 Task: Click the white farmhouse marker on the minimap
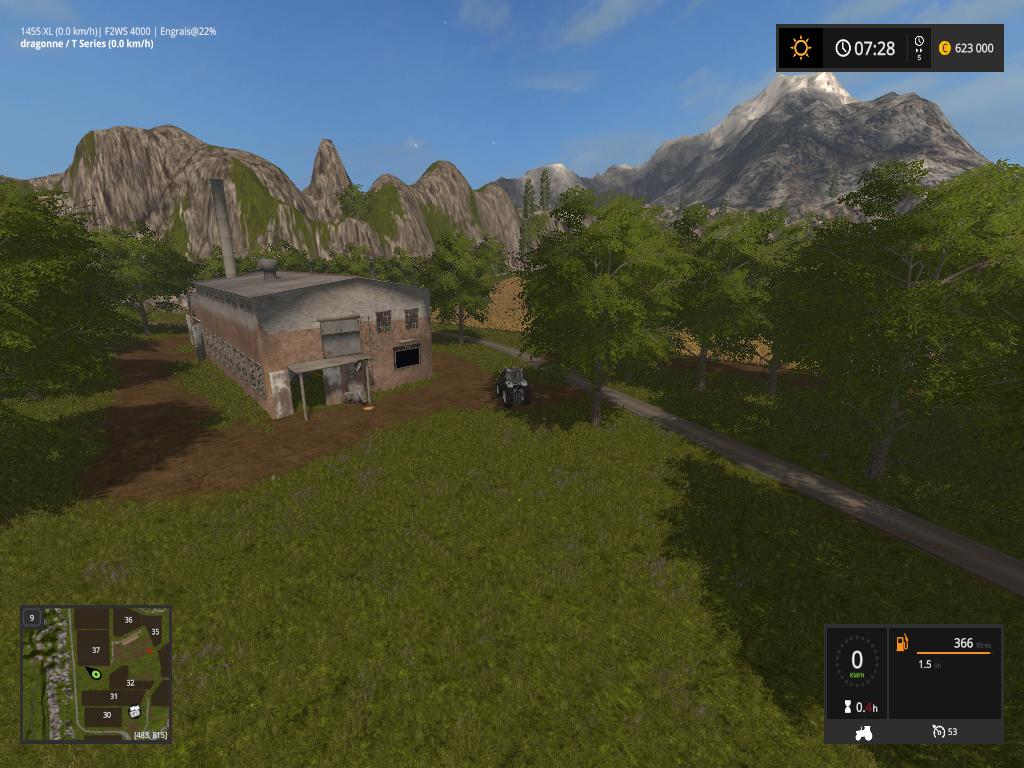tap(134, 711)
